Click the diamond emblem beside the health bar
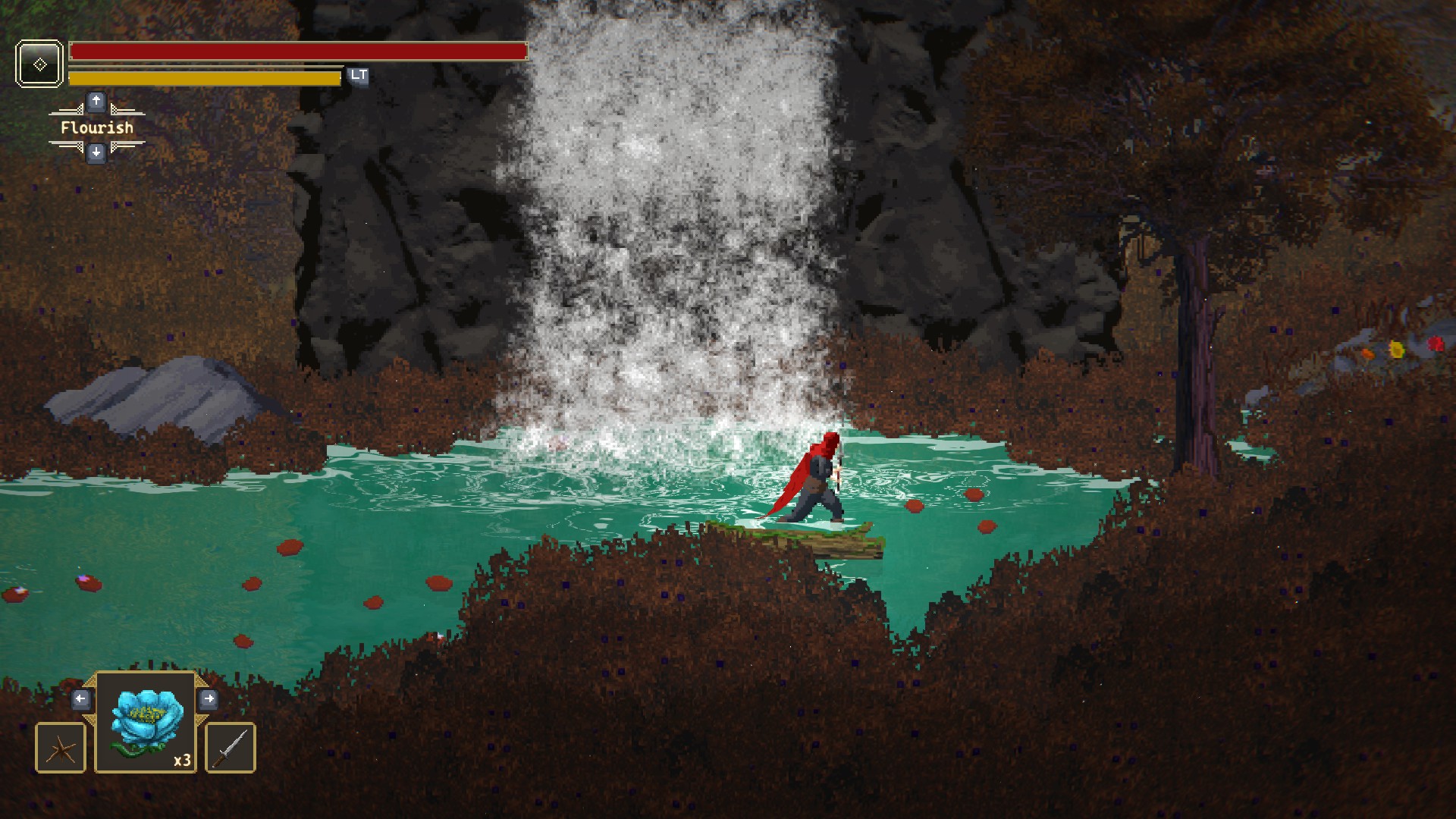This screenshot has width=1456, height=819. coord(39,64)
